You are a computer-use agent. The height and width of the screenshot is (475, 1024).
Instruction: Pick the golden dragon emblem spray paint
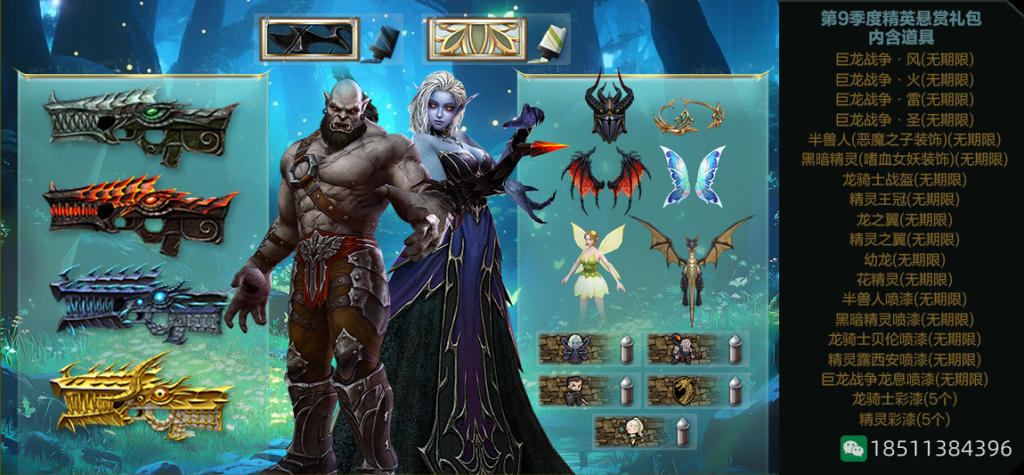pos(683,391)
